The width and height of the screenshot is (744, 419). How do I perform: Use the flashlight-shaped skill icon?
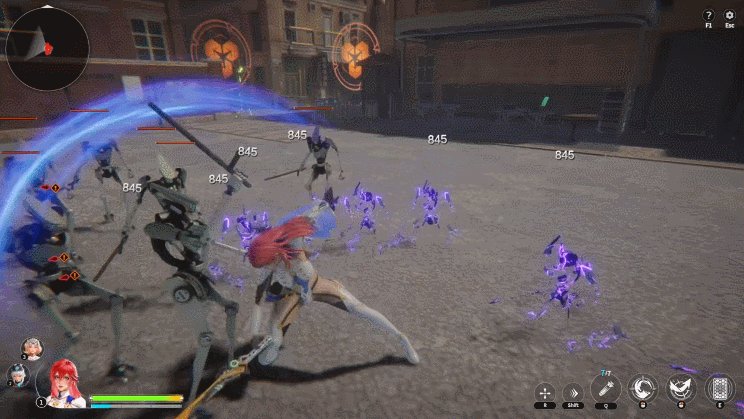606,388
